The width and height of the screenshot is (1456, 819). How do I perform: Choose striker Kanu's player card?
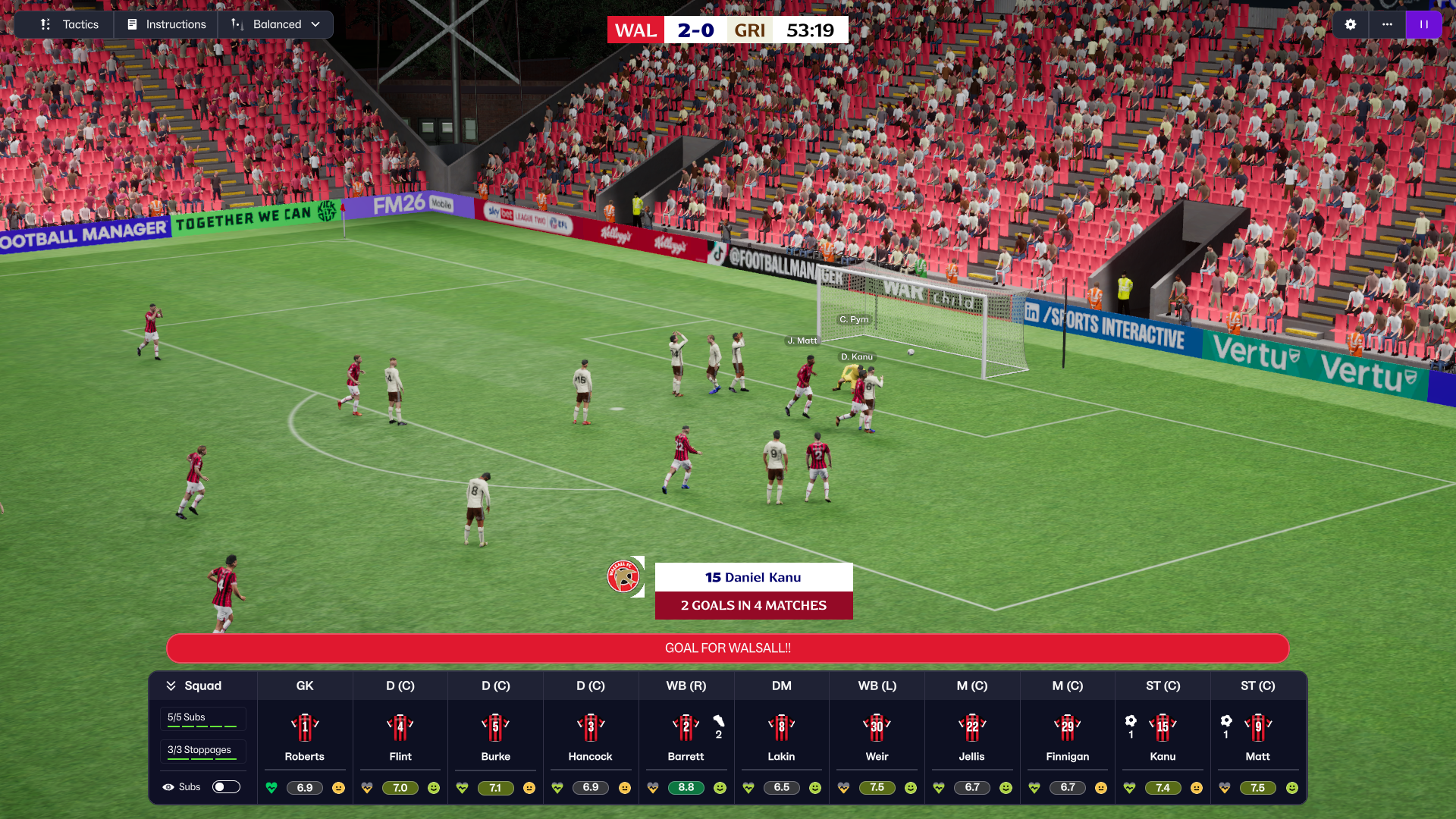pyautogui.click(x=1163, y=736)
